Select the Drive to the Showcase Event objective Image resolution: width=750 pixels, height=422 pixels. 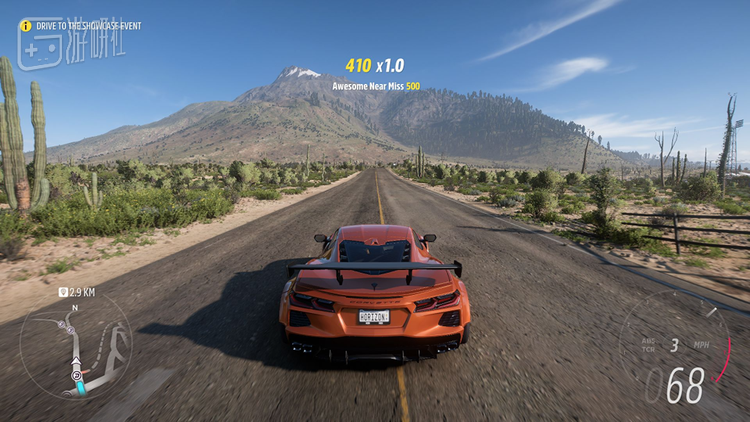click(x=83, y=24)
